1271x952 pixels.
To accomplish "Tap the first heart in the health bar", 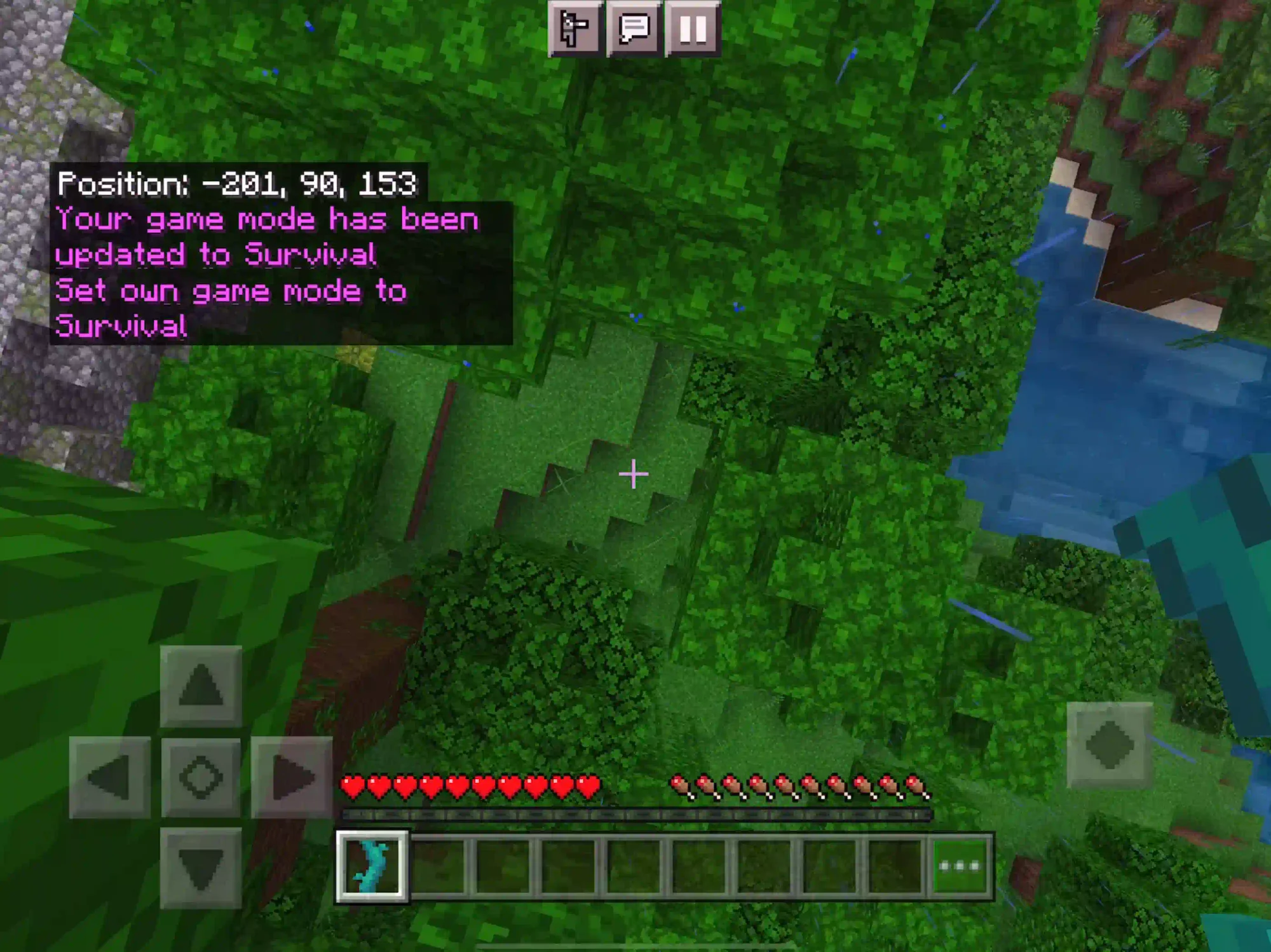I will coord(351,785).
